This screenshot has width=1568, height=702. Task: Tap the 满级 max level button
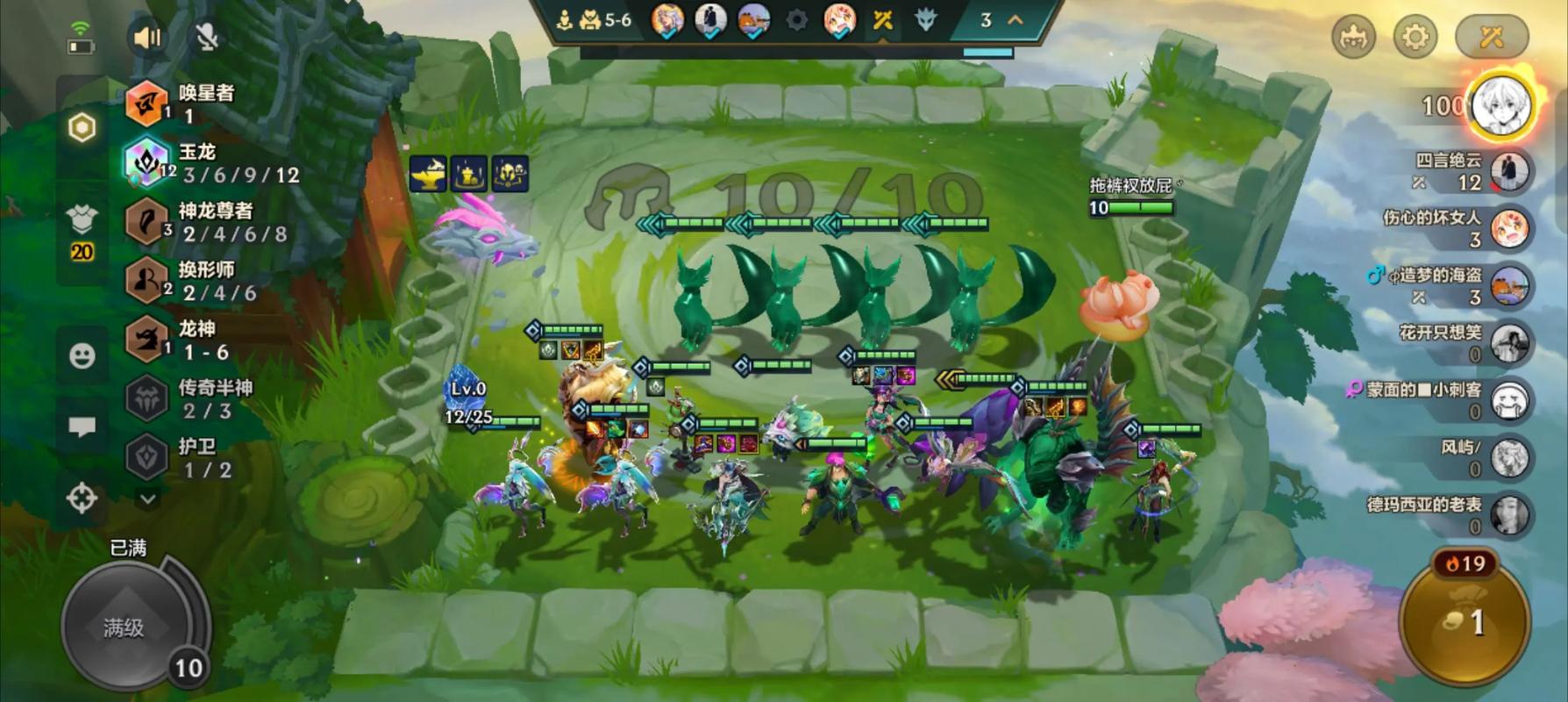(x=125, y=627)
